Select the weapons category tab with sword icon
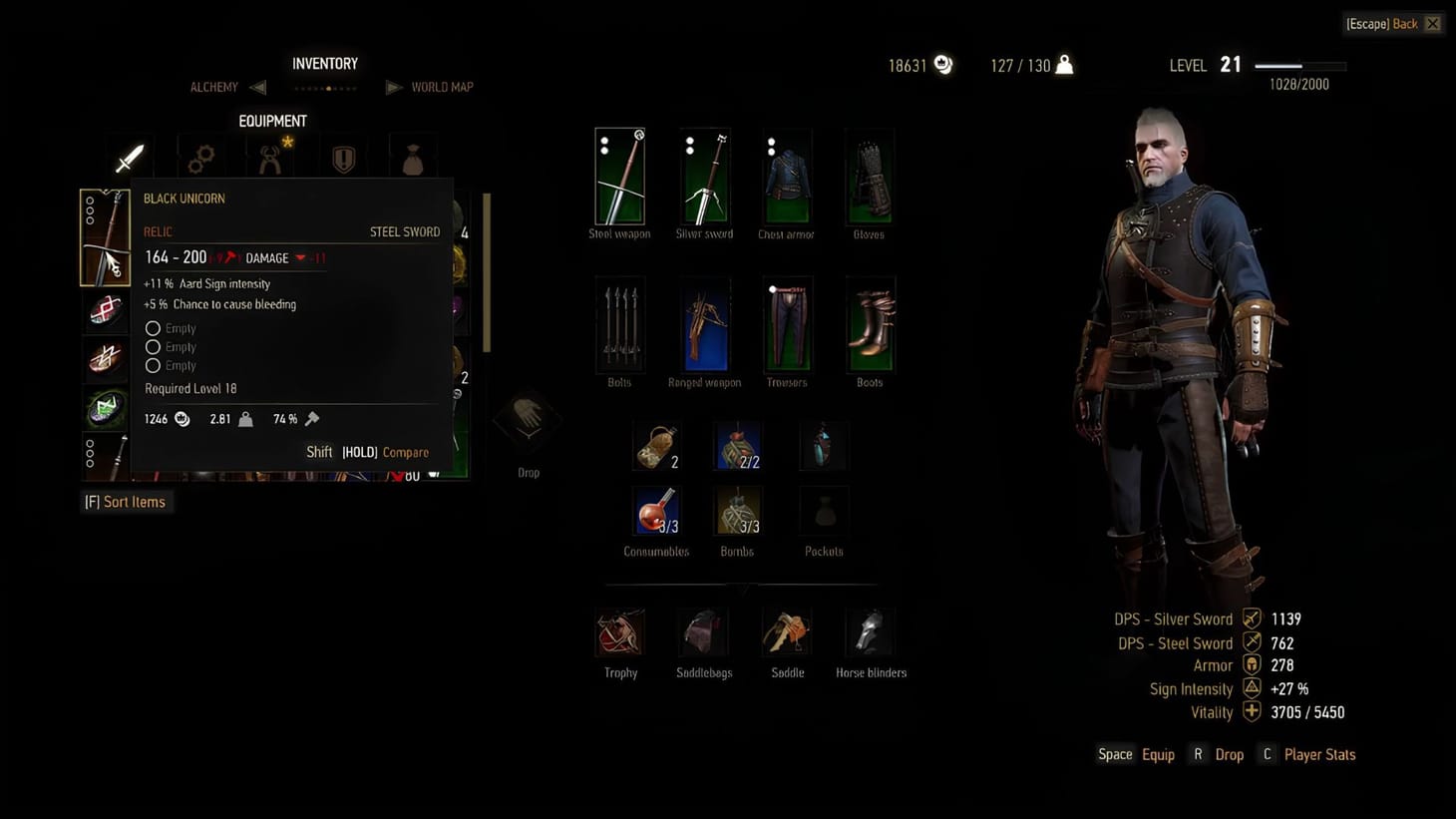The height and width of the screenshot is (819, 1456). pyautogui.click(x=130, y=155)
